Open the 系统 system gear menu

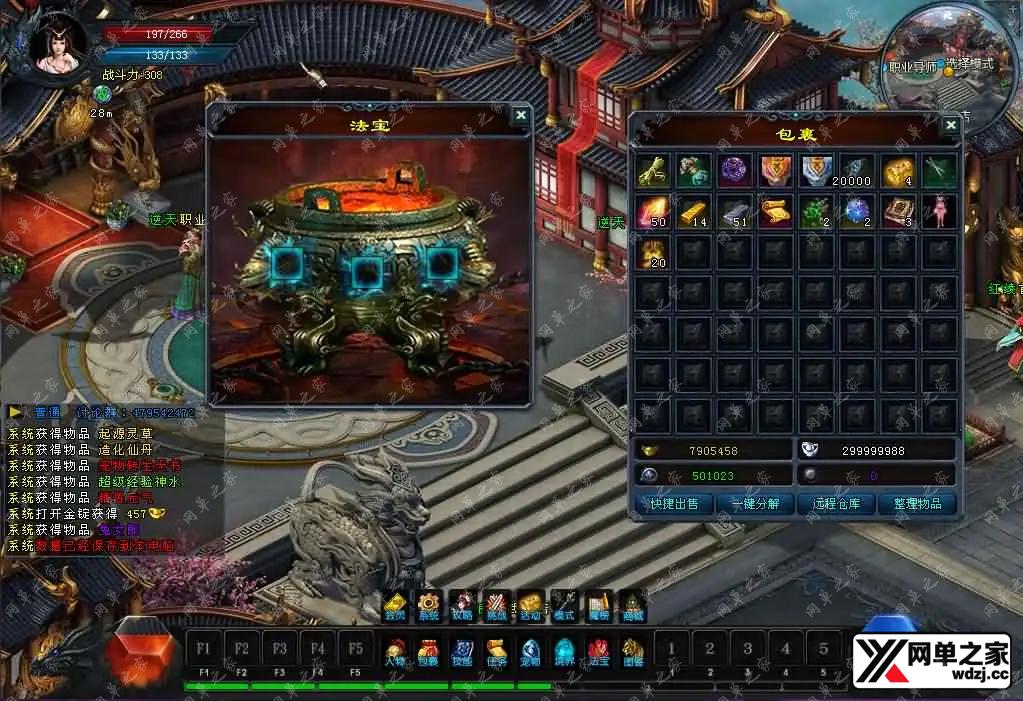pyautogui.click(x=429, y=605)
